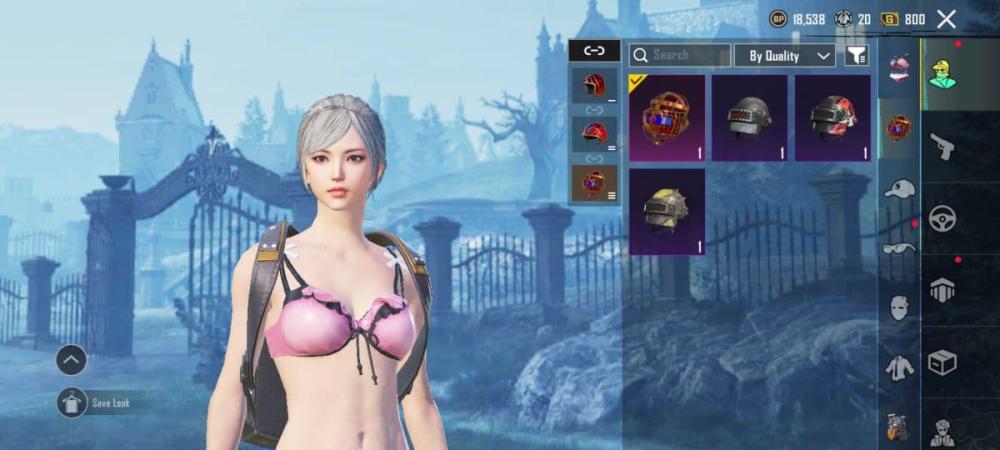This screenshot has width=1000, height=450.
Task: Open the By Quality sort dropdown
Action: [x=785, y=56]
